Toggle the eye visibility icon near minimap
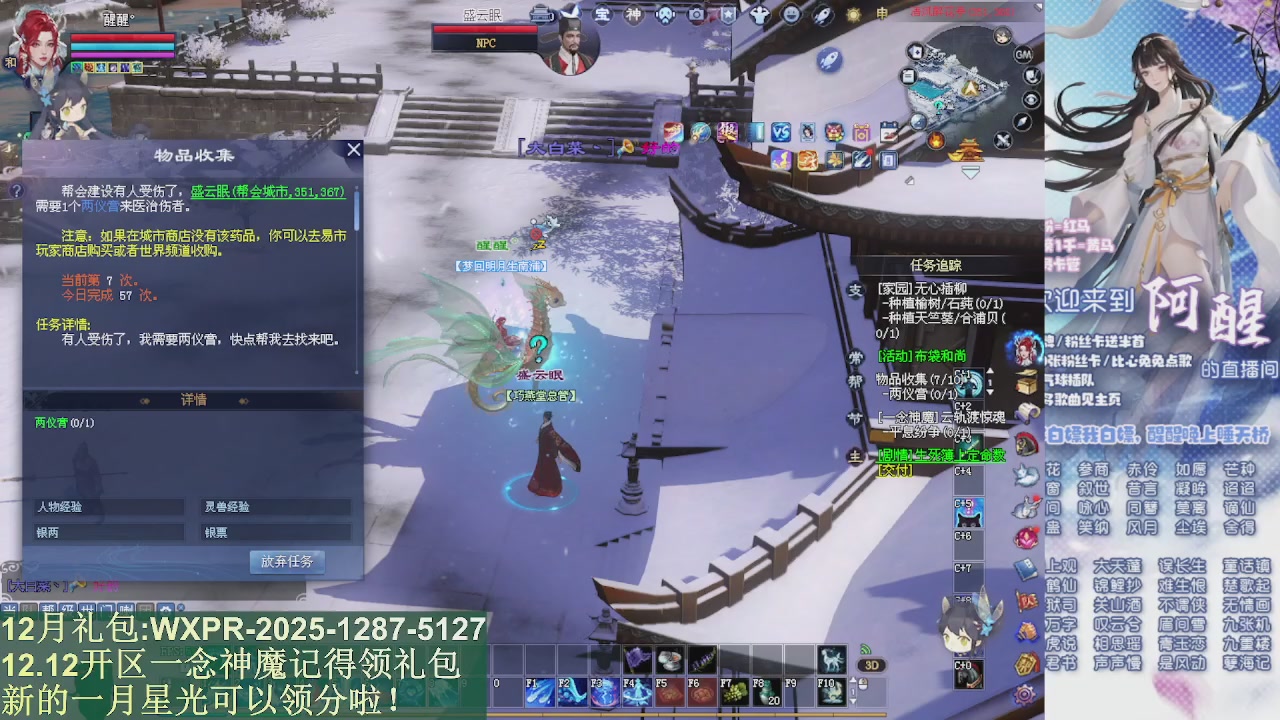The image size is (1280, 720). click(x=1031, y=100)
